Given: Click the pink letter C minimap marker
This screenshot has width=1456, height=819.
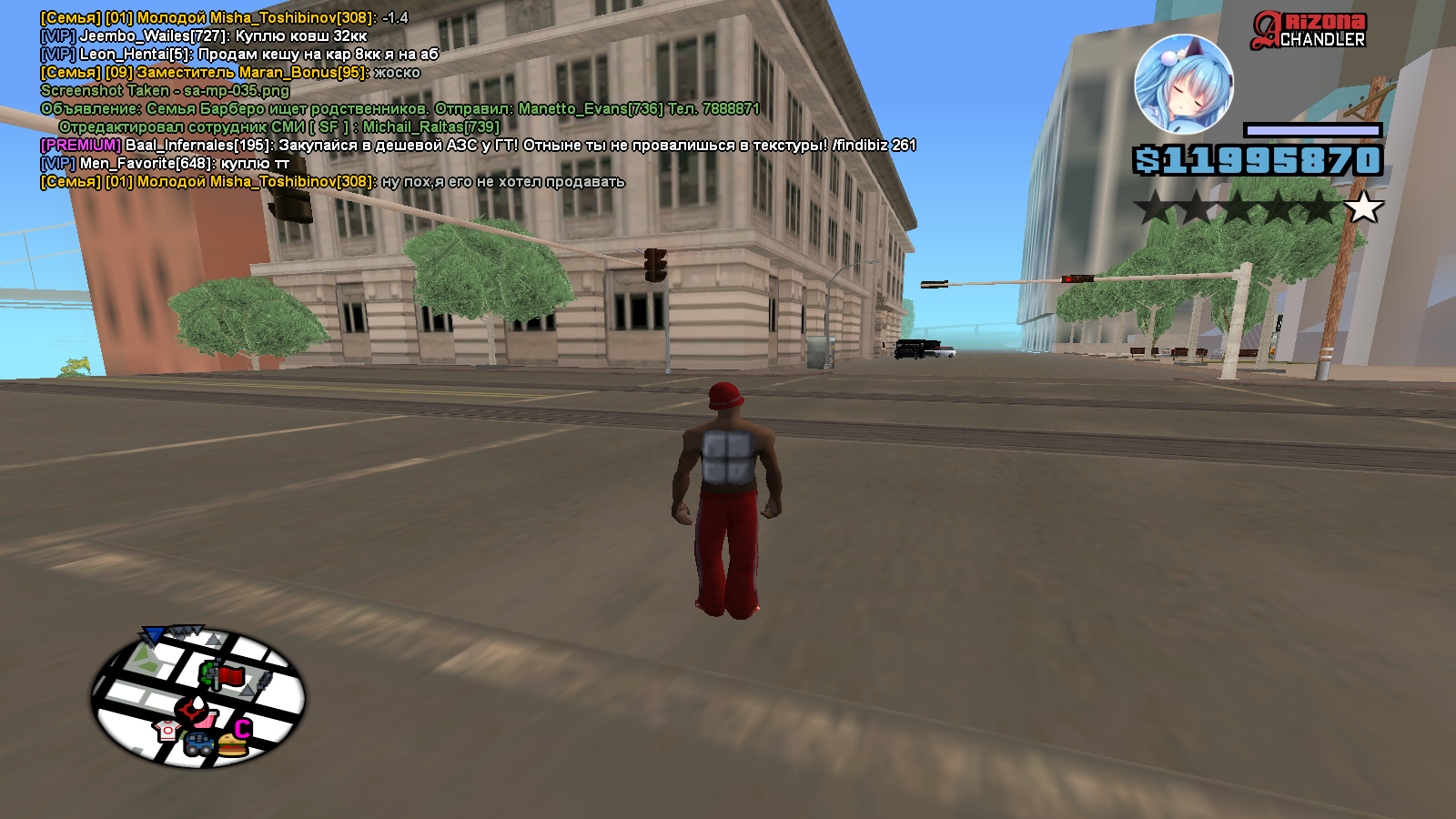Looking at the screenshot, I should click(242, 729).
